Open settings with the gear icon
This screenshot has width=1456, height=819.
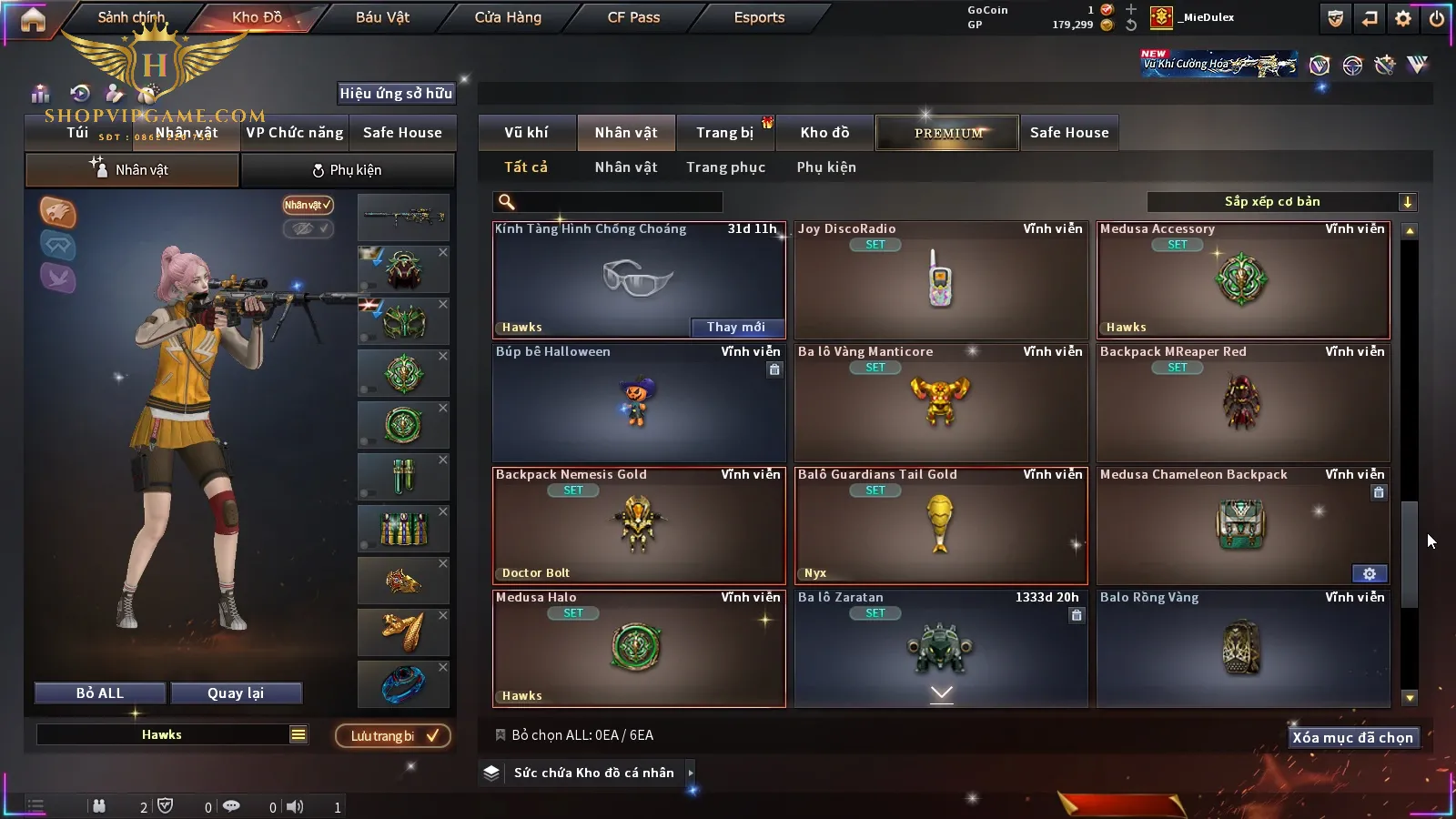pyautogui.click(x=1403, y=18)
